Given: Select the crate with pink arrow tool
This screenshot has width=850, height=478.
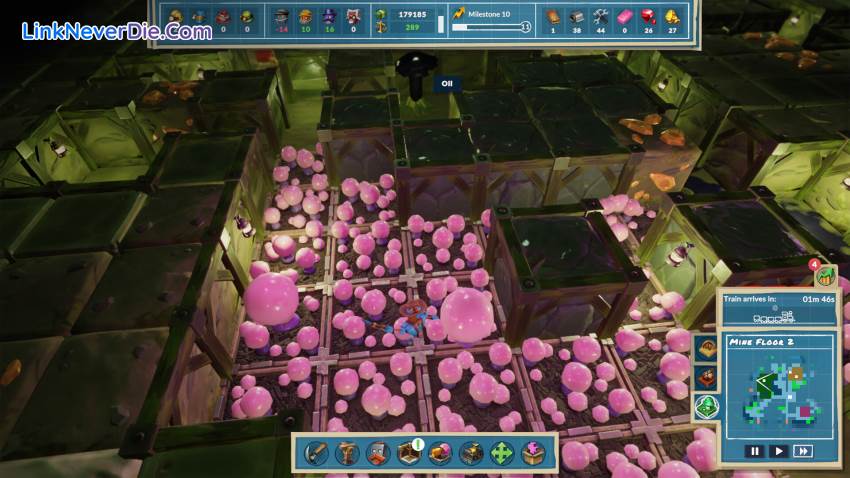Looking at the screenshot, I should [x=531, y=452].
